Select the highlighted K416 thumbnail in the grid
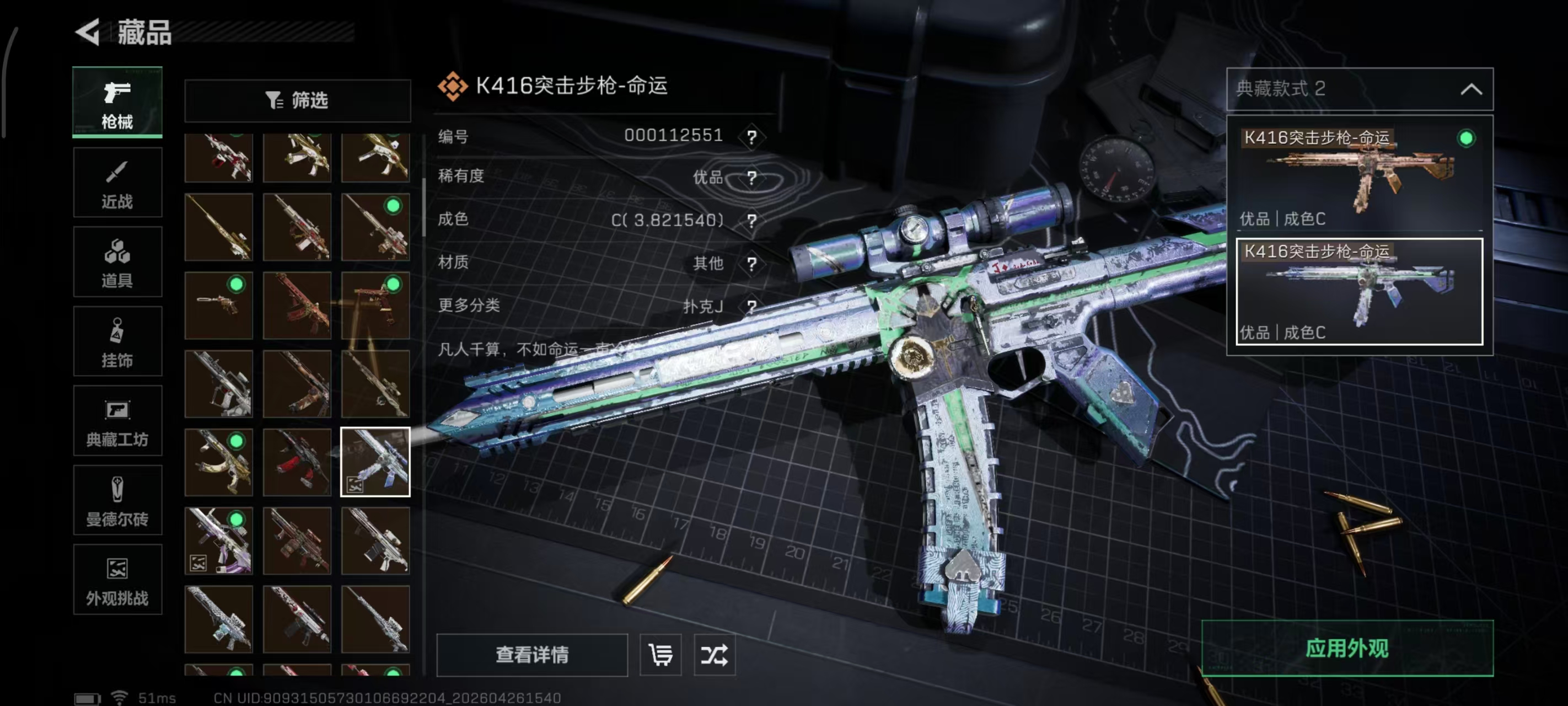This screenshot has width=1568, height=706. click(376, 462)
